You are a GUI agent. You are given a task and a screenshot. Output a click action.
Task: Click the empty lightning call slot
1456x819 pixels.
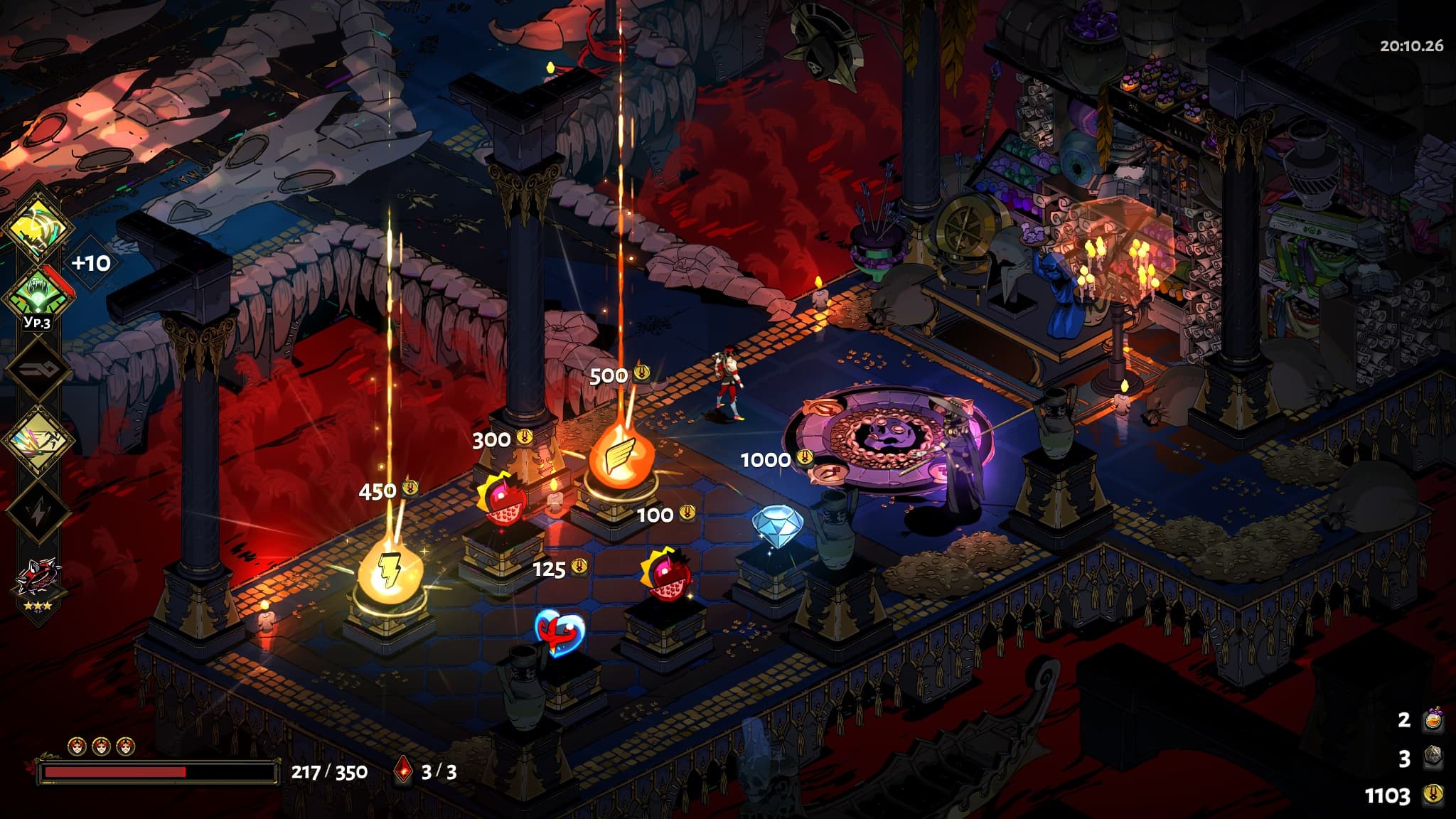click(x=38, y=510)
